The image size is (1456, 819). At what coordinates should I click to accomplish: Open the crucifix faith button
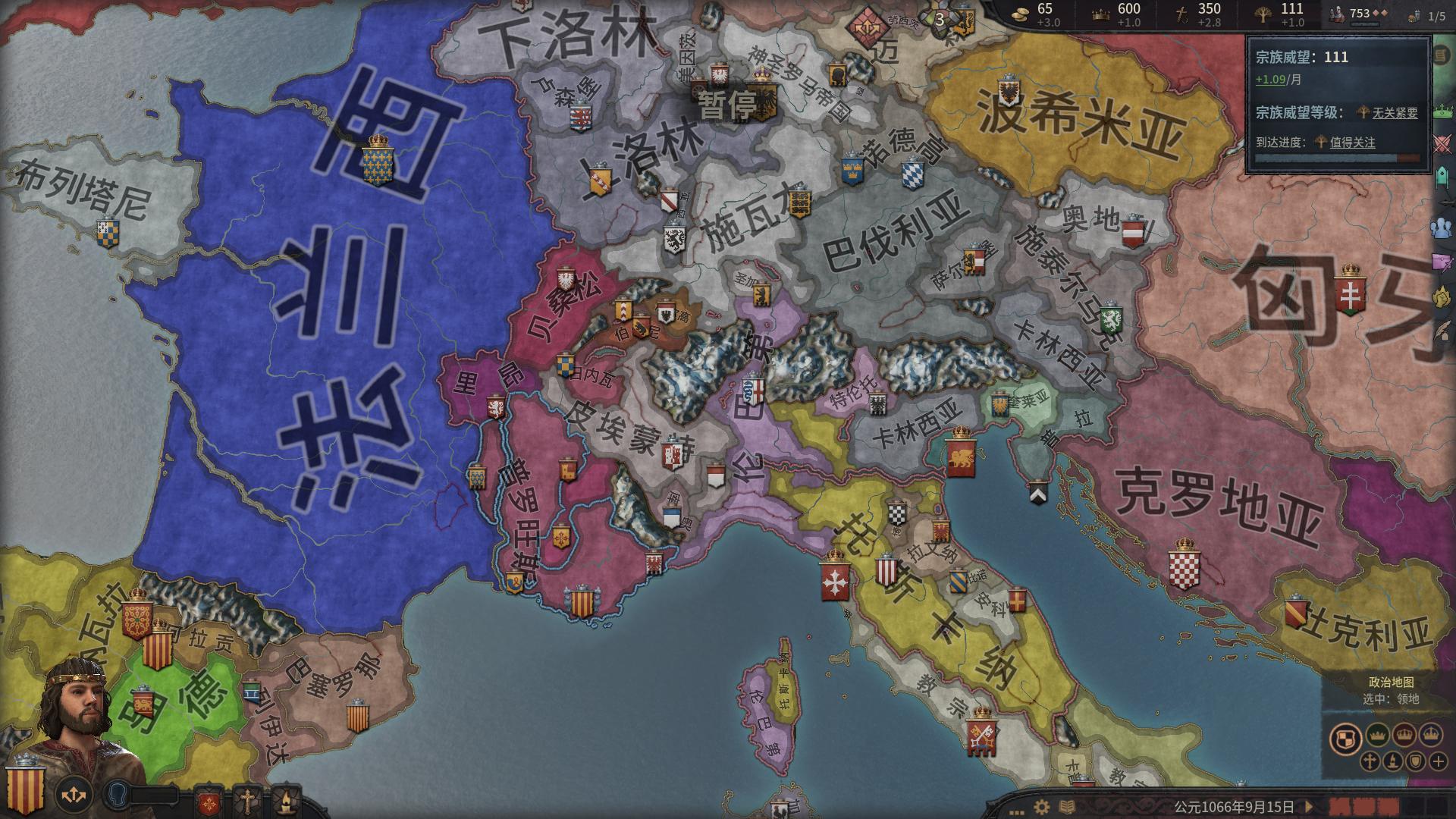[x=247, y=801]
